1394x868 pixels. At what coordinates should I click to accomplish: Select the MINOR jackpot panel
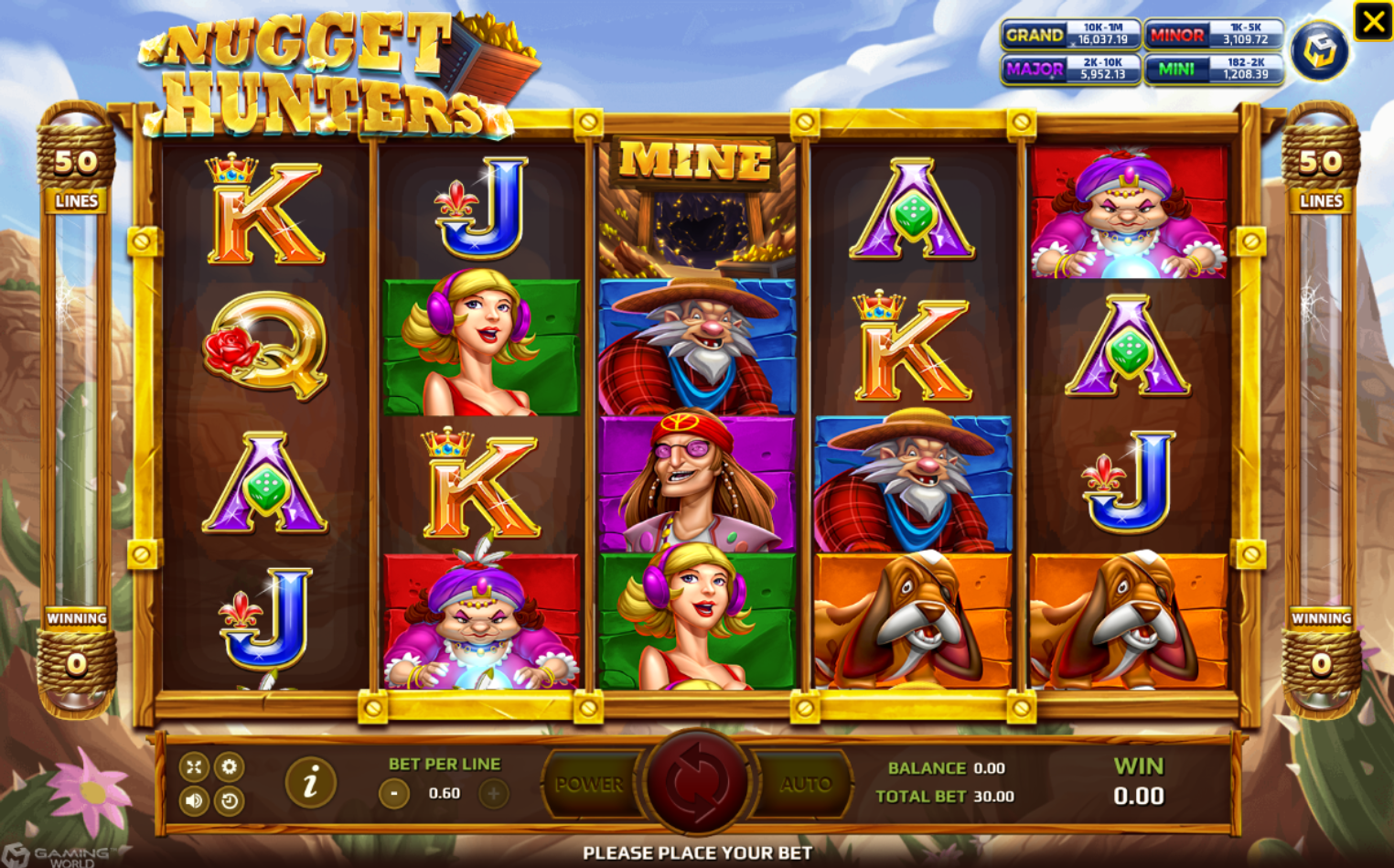click(1214, 35)
